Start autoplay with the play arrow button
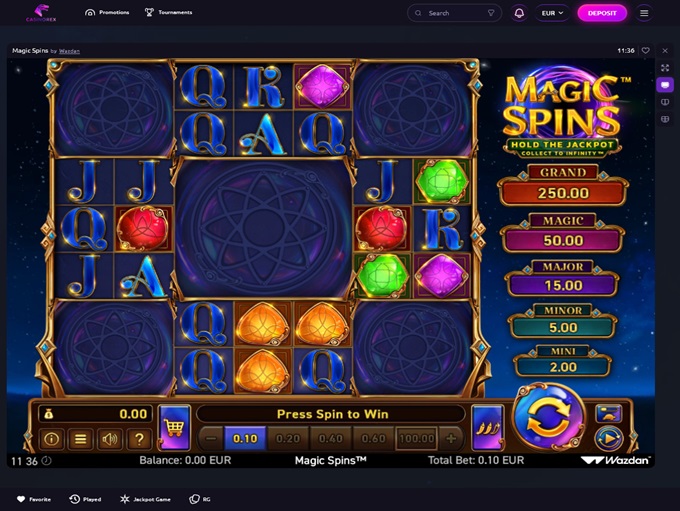Image resolution: width=680 pixels, height=511 pixels. pyautogui.click(x=608, y=437)
